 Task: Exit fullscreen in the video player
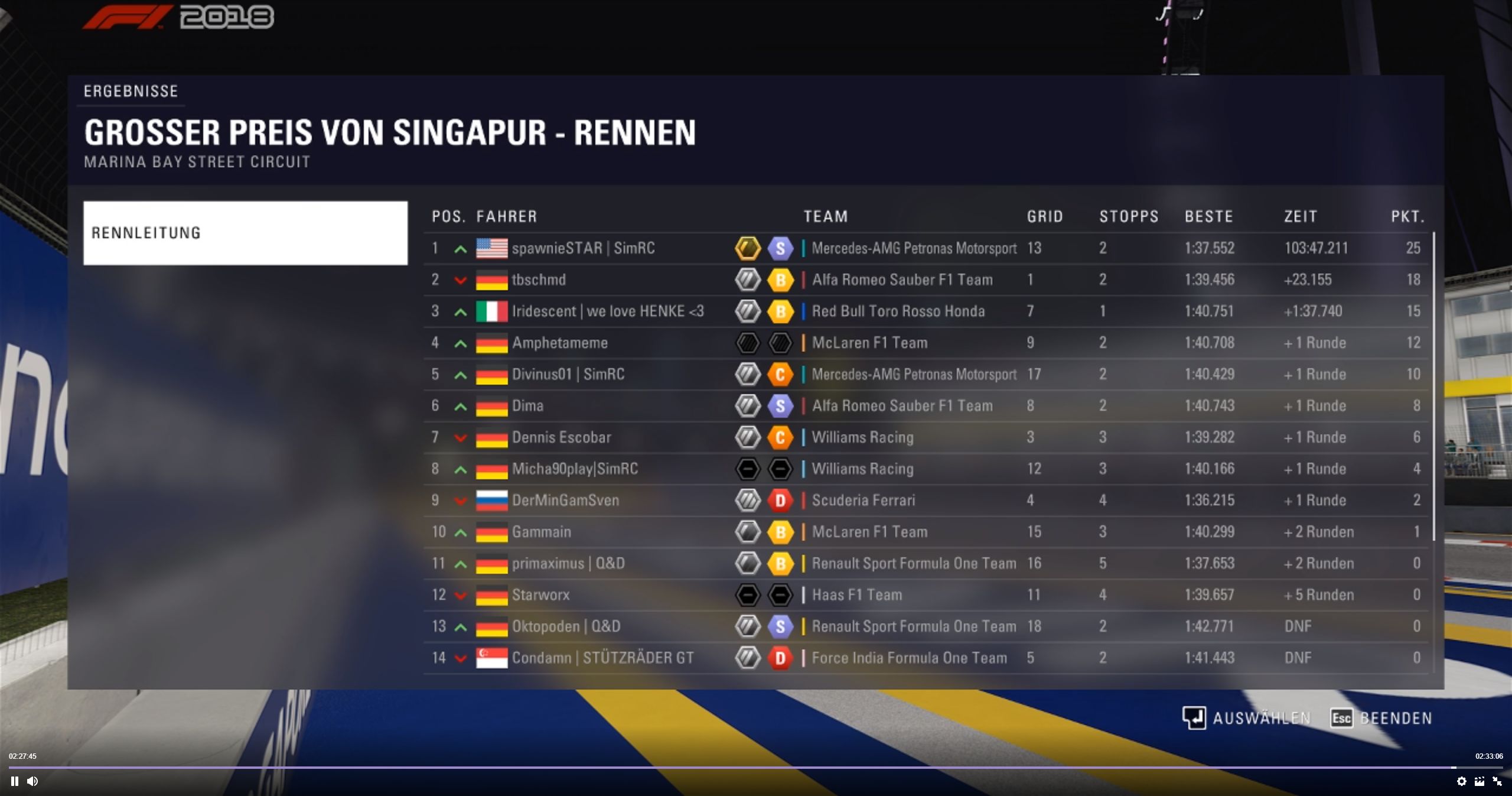pos(1497,781)
